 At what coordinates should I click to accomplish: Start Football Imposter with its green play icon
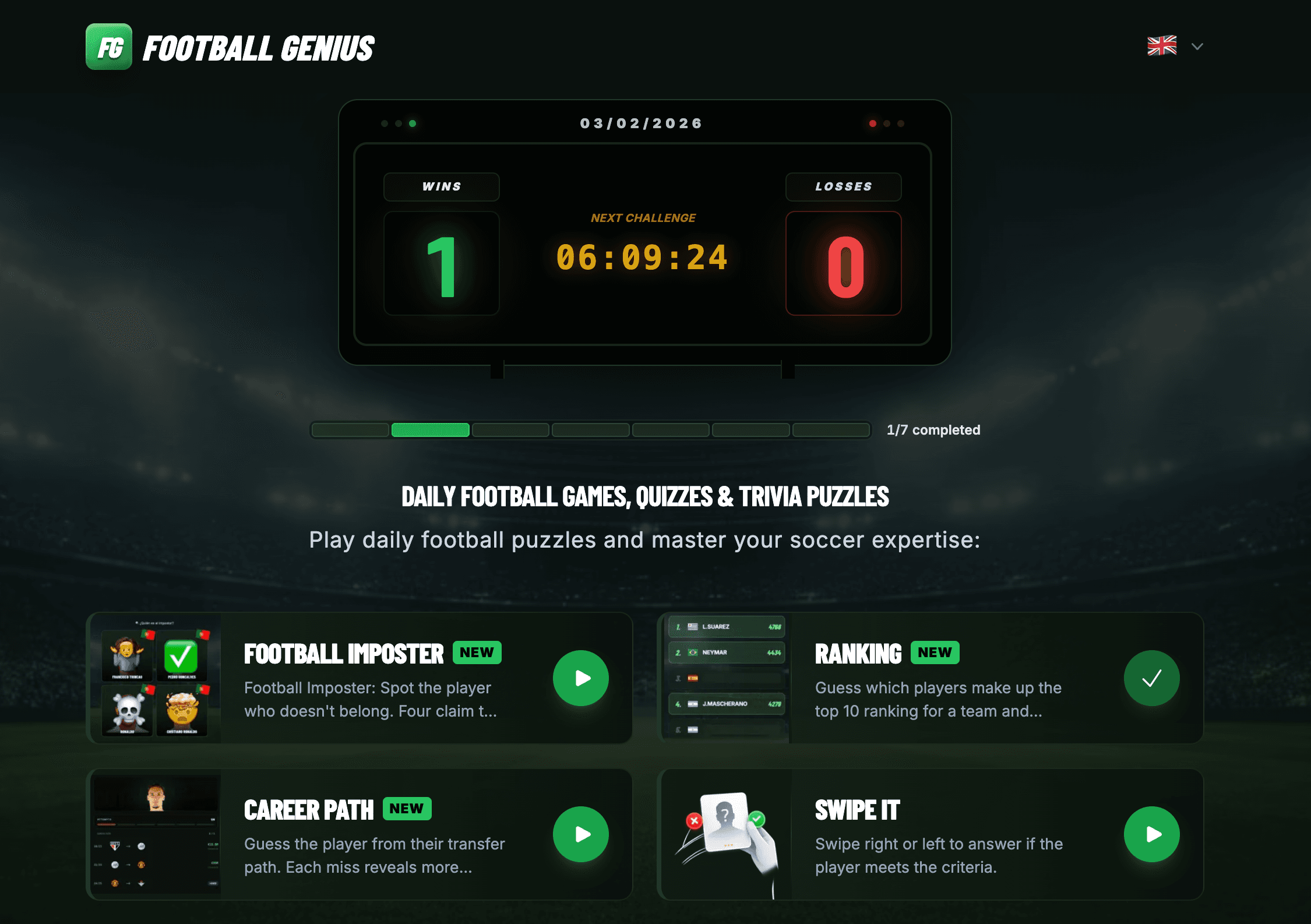click(x=580, y=678)
